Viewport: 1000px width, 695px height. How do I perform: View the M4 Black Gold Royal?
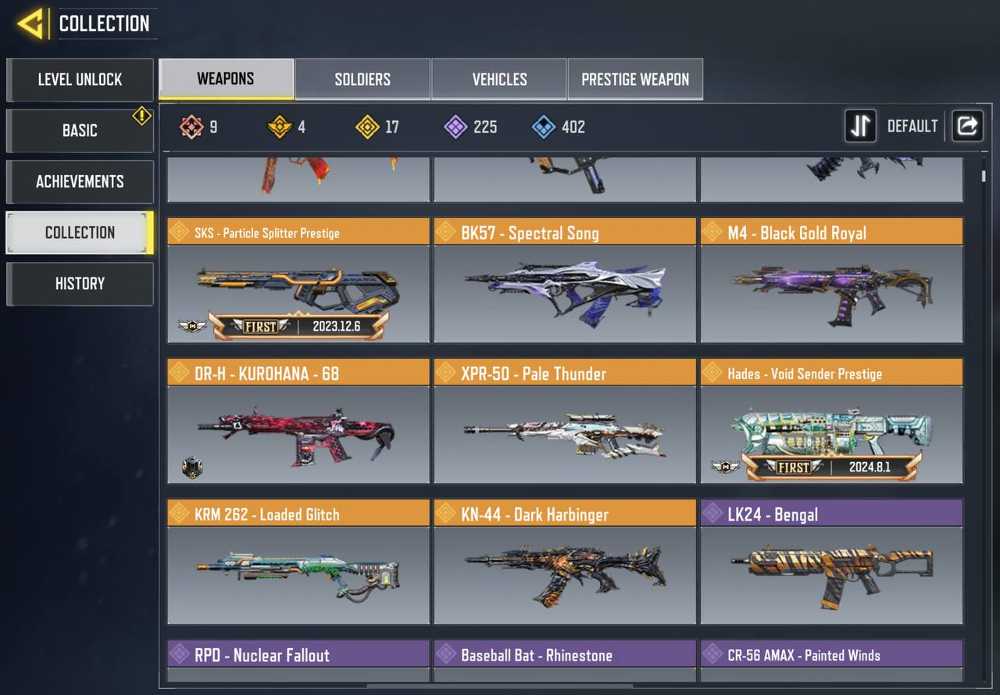point(831,282)
